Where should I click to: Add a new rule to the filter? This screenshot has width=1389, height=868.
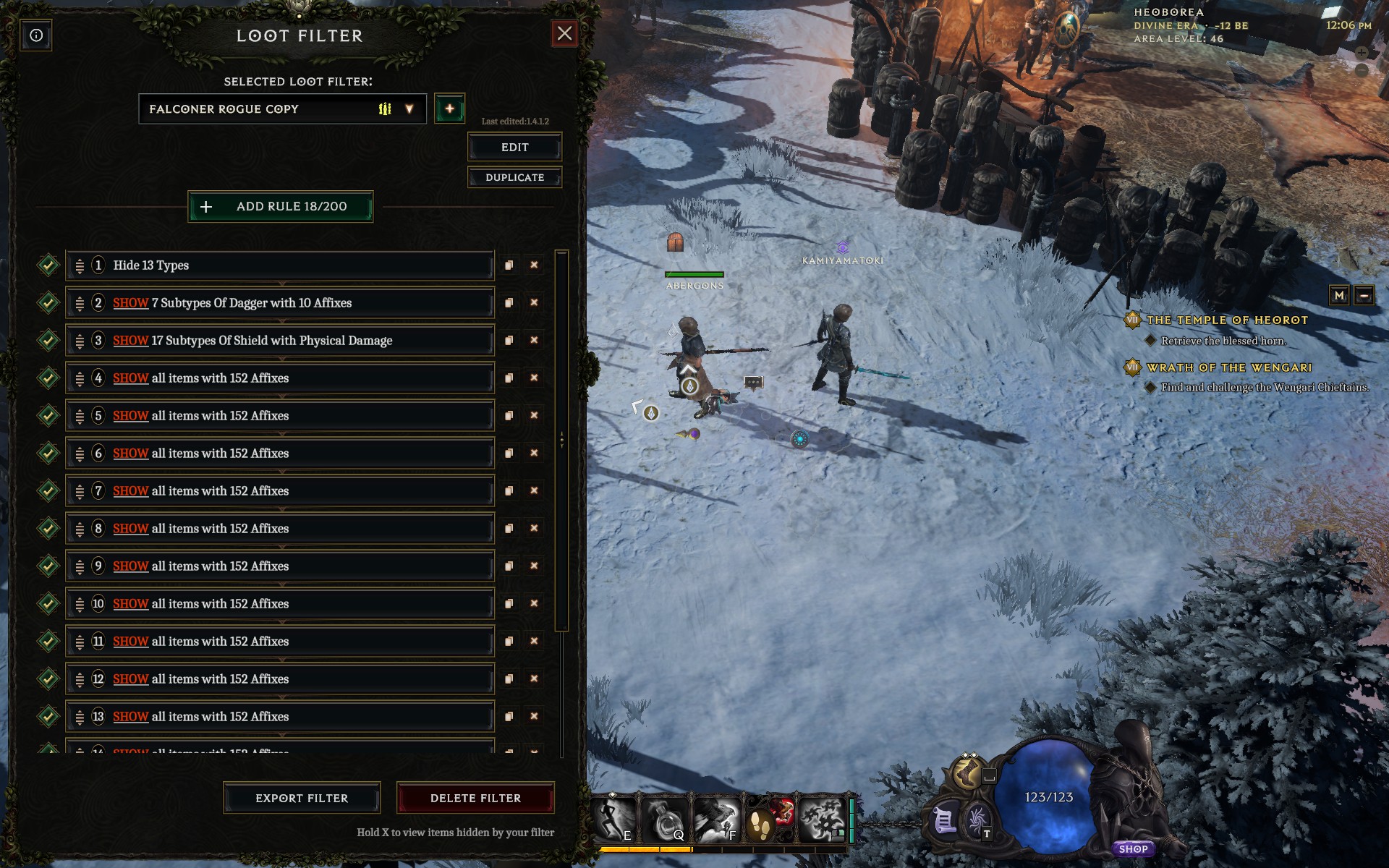(x=281, y=207)
